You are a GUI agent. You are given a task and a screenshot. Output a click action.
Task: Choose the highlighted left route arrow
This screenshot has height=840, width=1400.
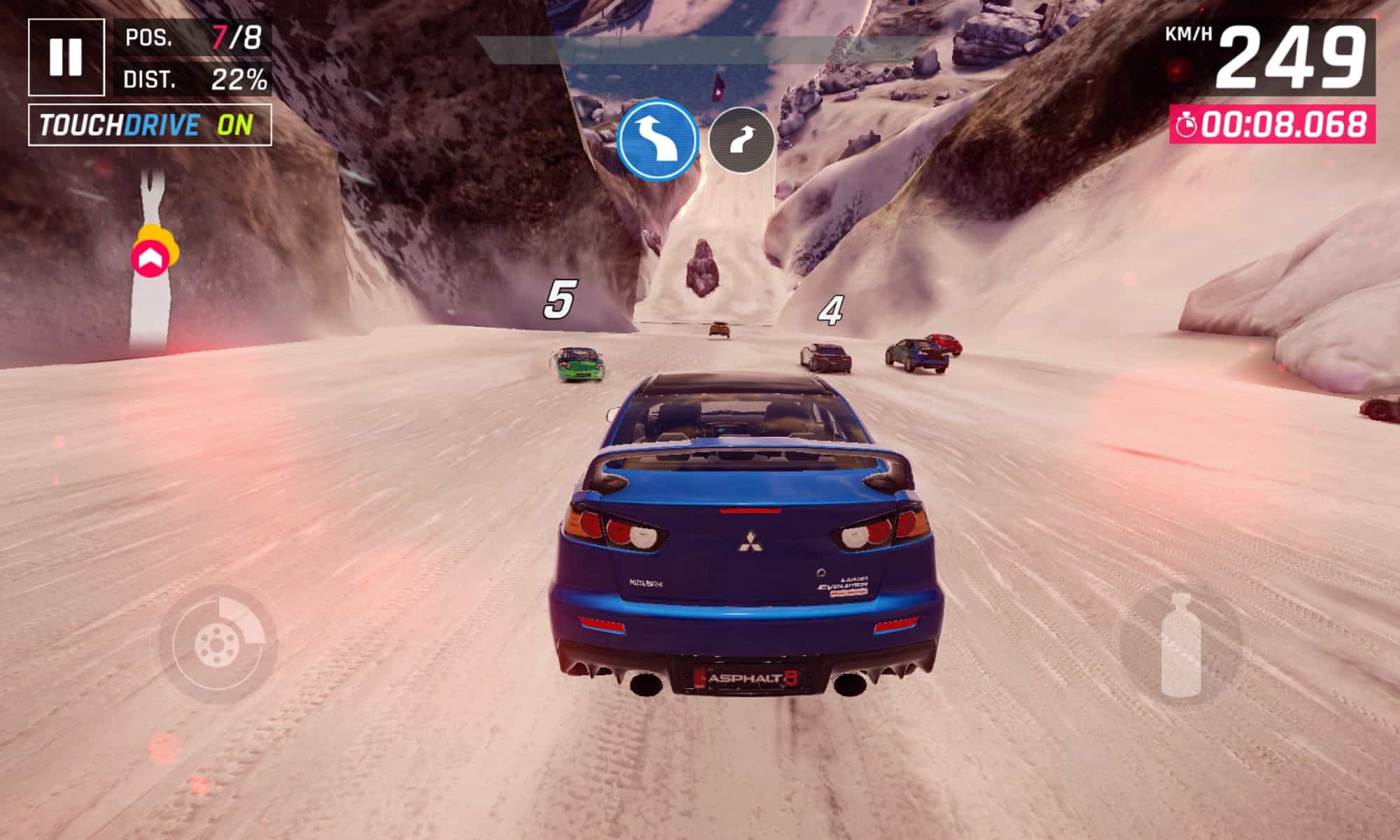(x=657, y=140)
